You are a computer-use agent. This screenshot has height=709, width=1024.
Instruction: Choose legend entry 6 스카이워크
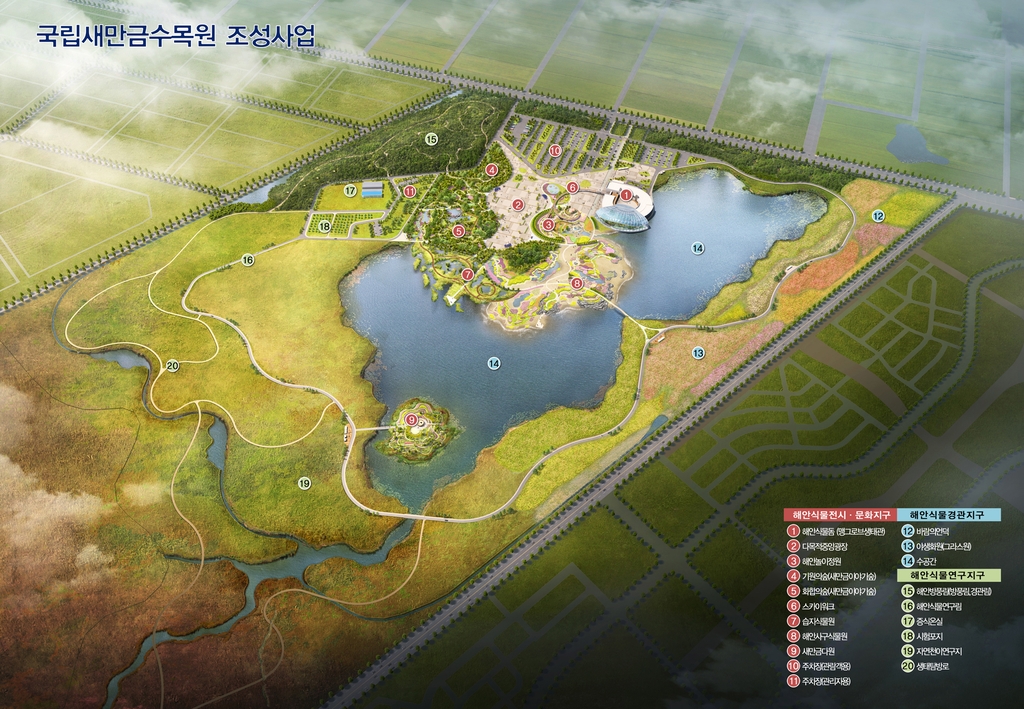(x=824, y=606)
